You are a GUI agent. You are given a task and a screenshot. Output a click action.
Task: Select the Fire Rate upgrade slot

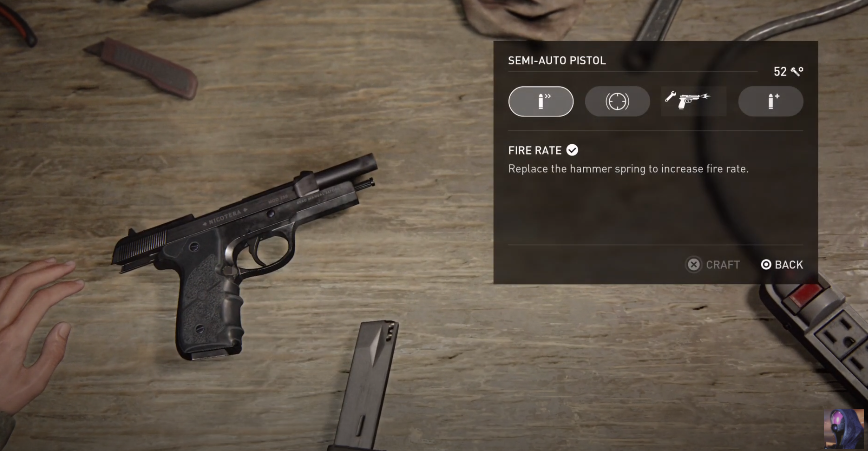tap(540, 101)
